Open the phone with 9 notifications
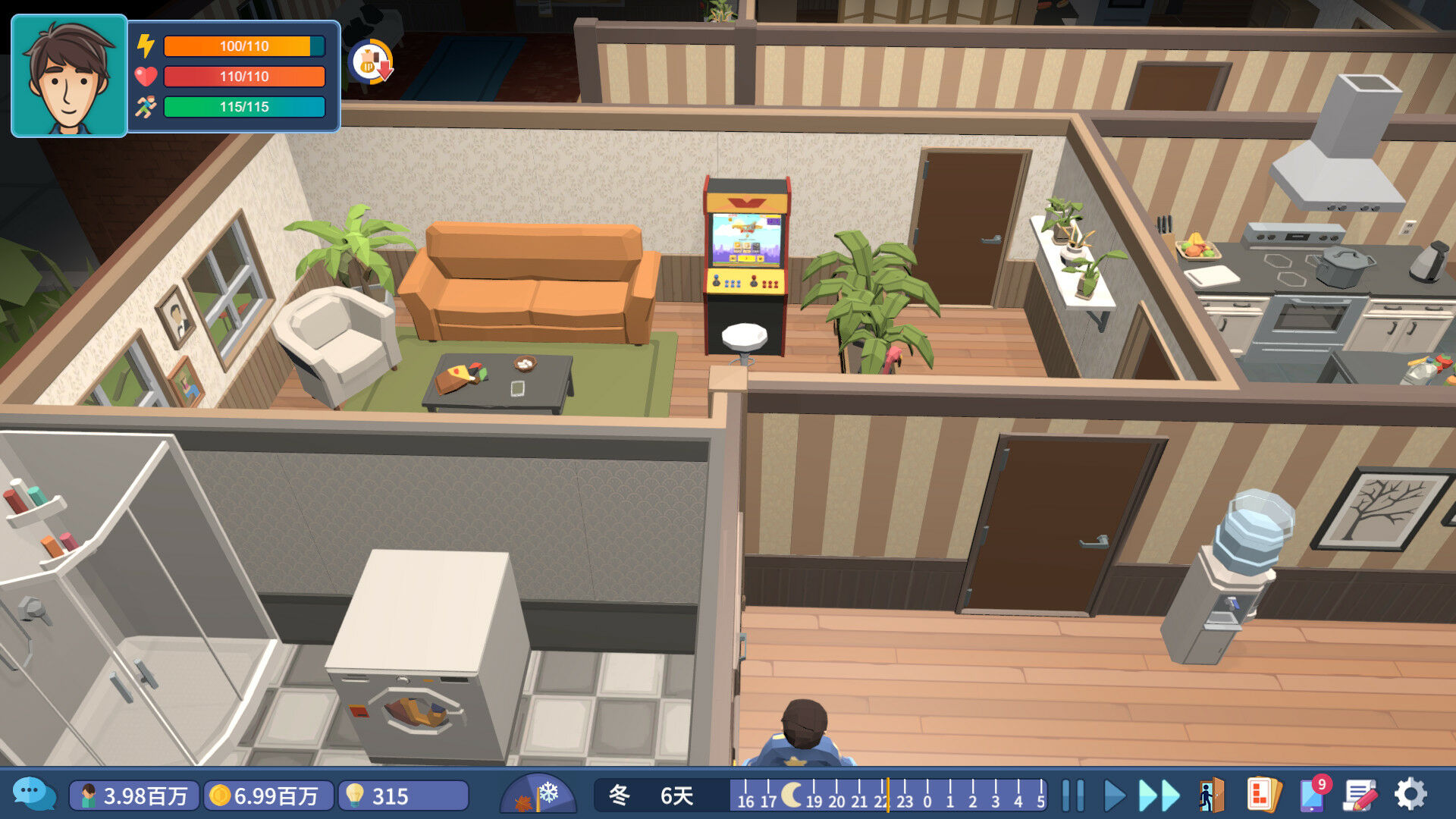Screen dimensions: 1456x819 (1314, 794)
